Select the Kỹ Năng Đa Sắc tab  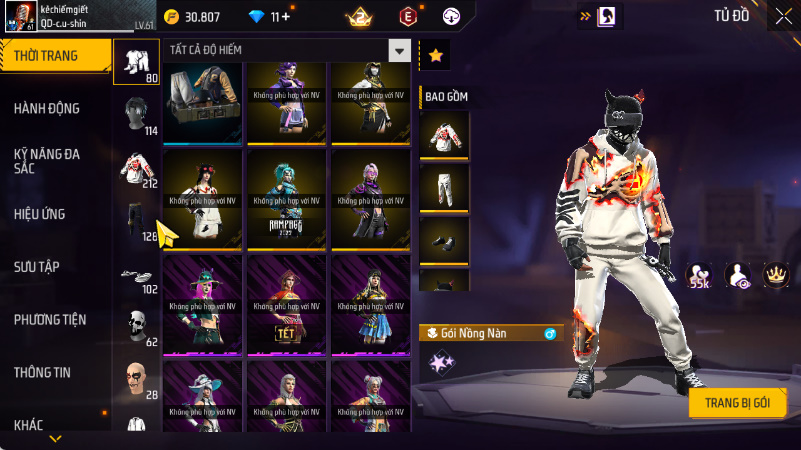(47, 162)
